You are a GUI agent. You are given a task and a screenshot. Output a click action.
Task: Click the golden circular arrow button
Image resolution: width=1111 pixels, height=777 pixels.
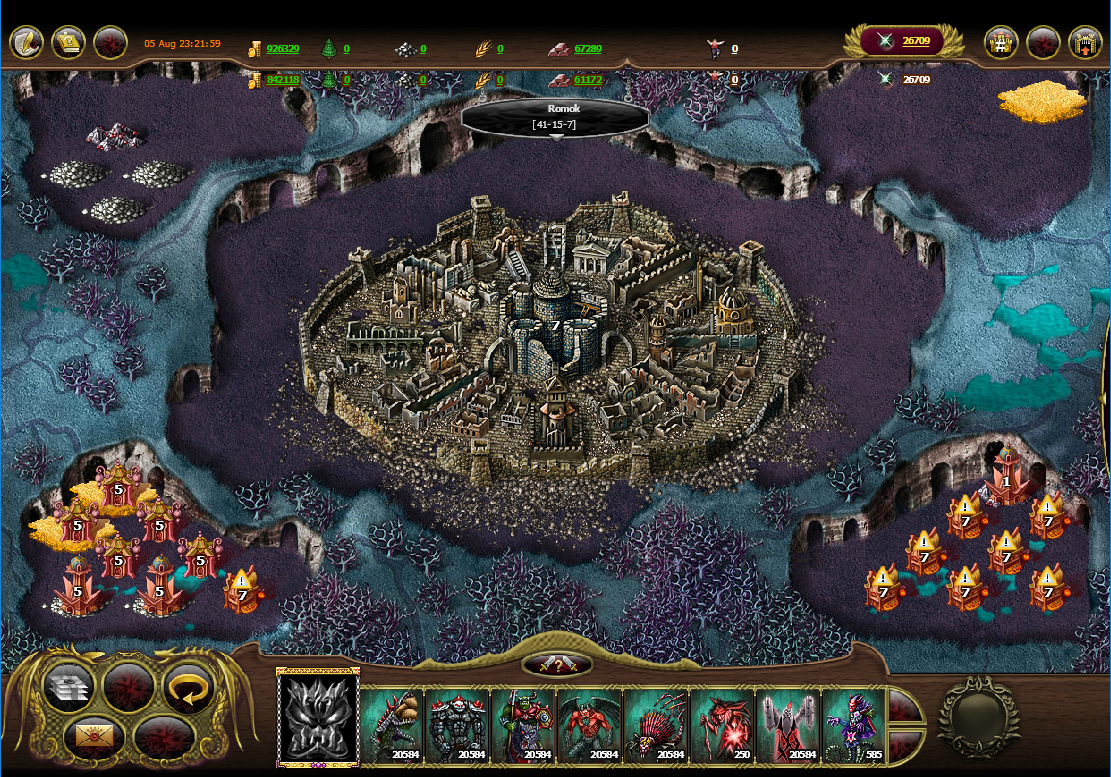point(189,687)
